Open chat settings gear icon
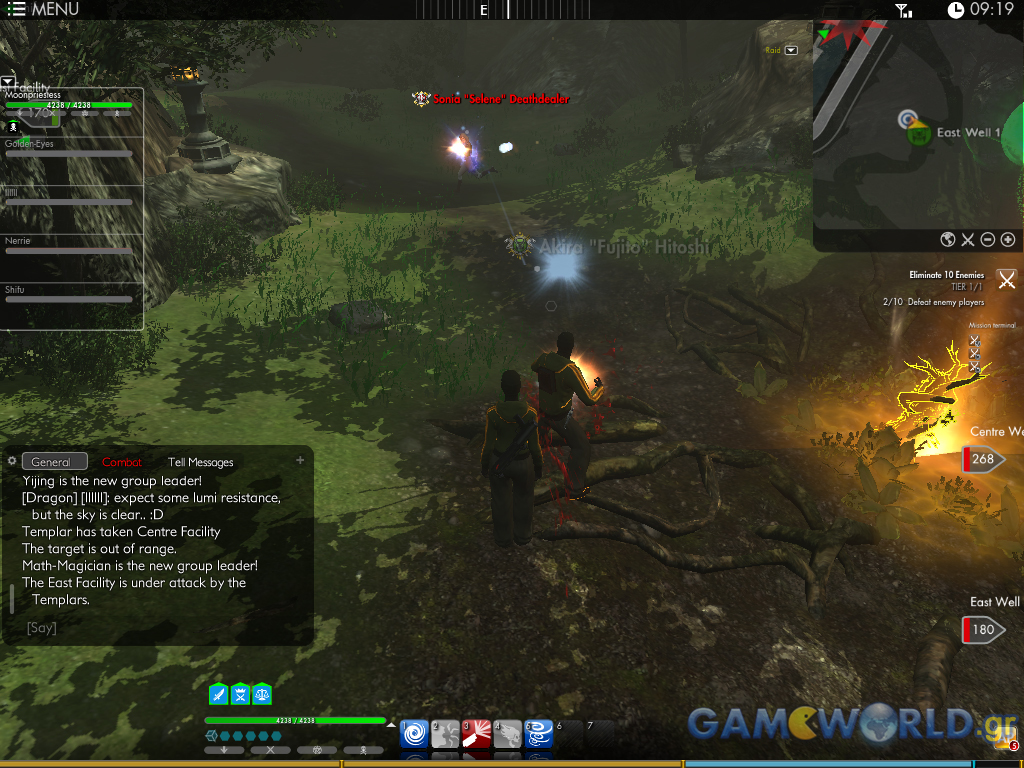 point(12,461)
